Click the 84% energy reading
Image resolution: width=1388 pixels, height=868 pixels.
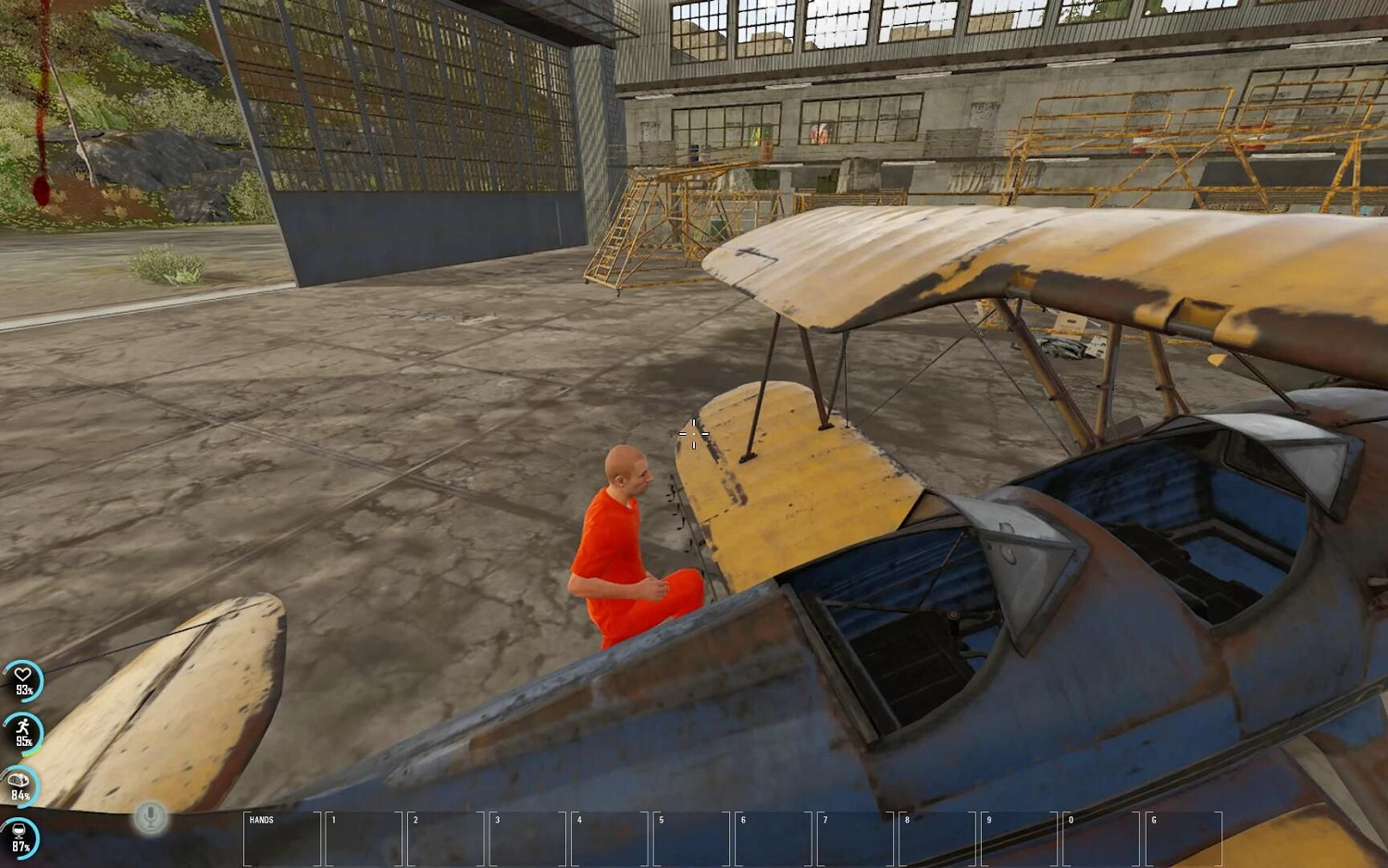coord(21,794)
